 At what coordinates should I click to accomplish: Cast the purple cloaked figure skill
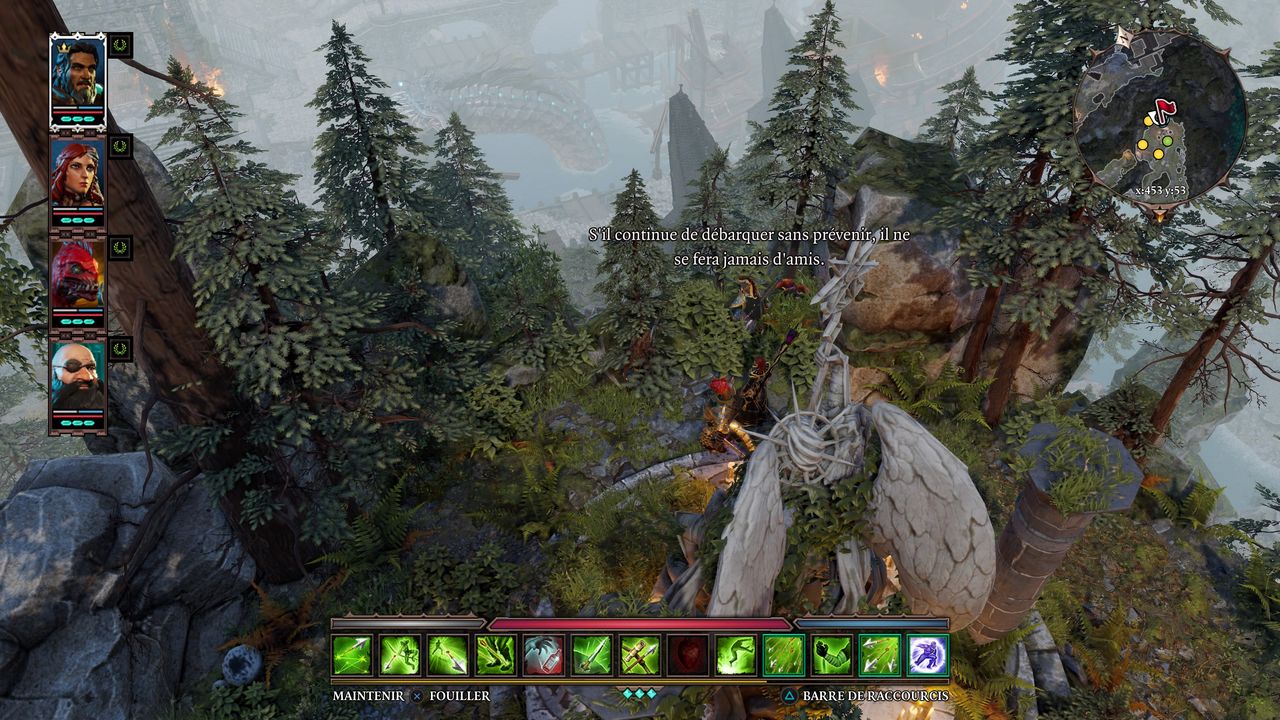pos(928,655)
